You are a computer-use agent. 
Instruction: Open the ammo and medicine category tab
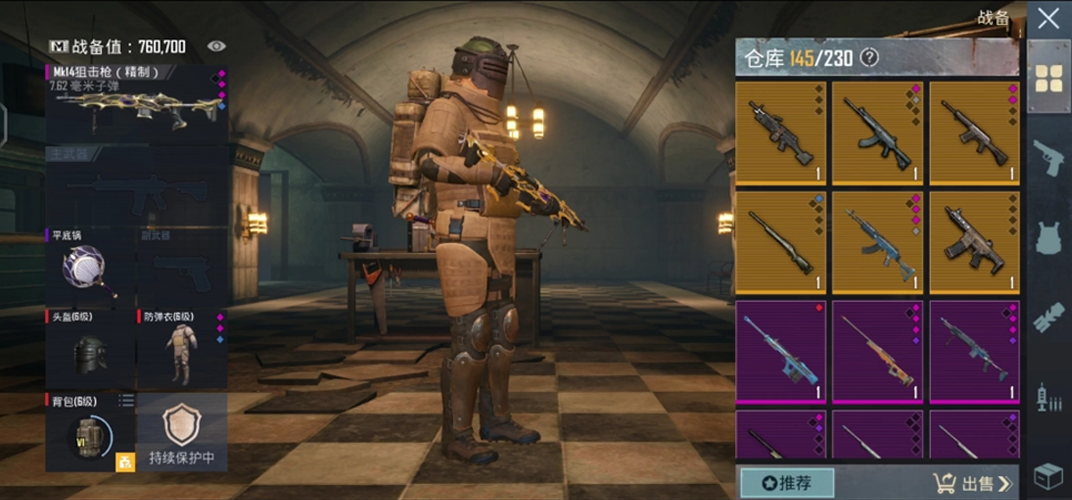(1048, 397)
